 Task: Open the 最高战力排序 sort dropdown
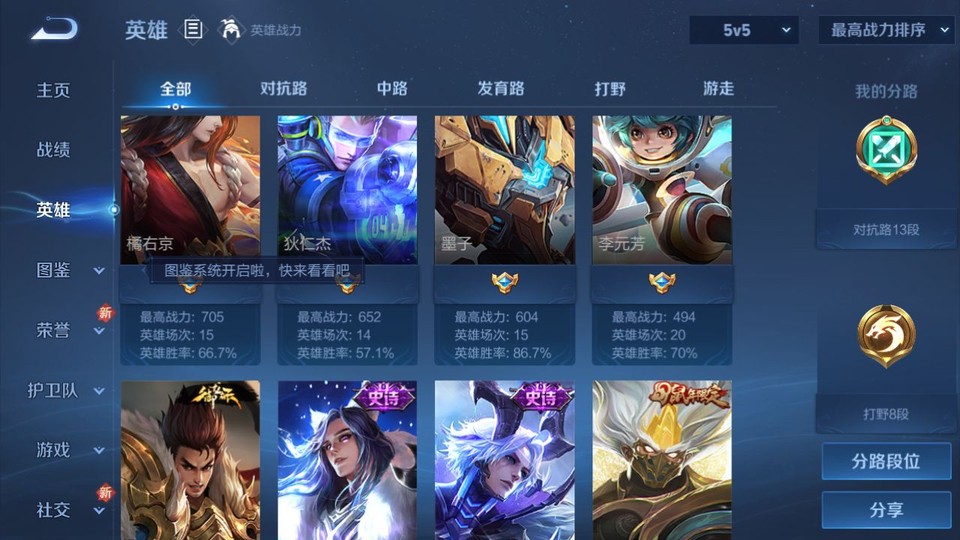pos(886,30)
